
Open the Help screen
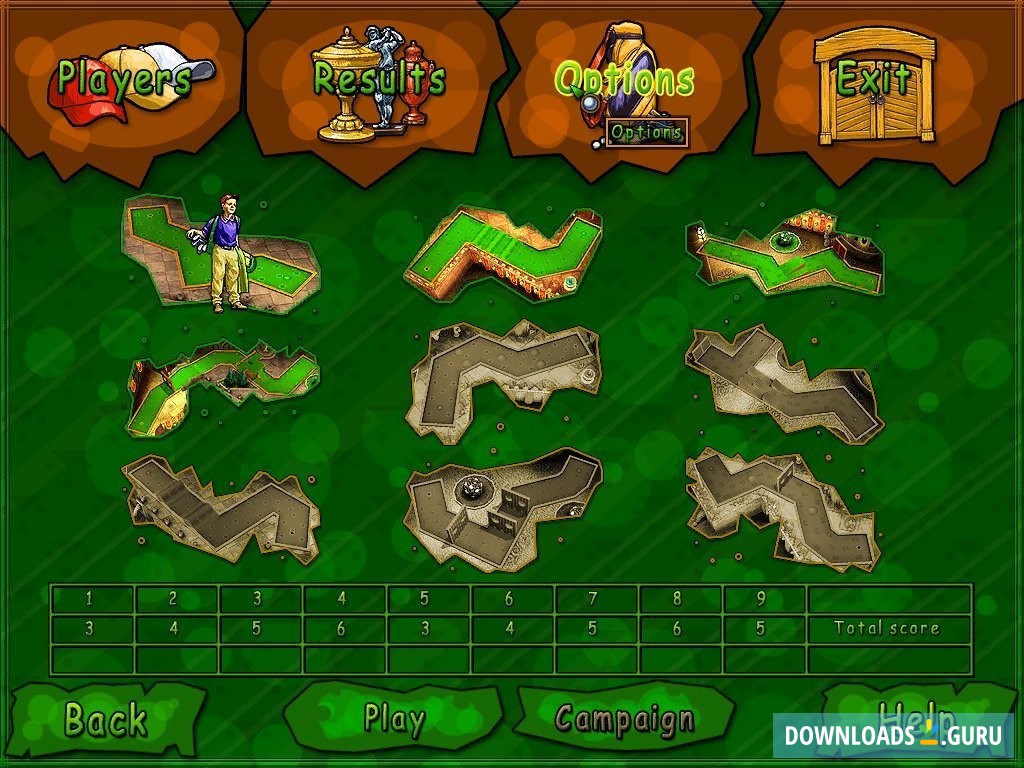tap(915, 712)
